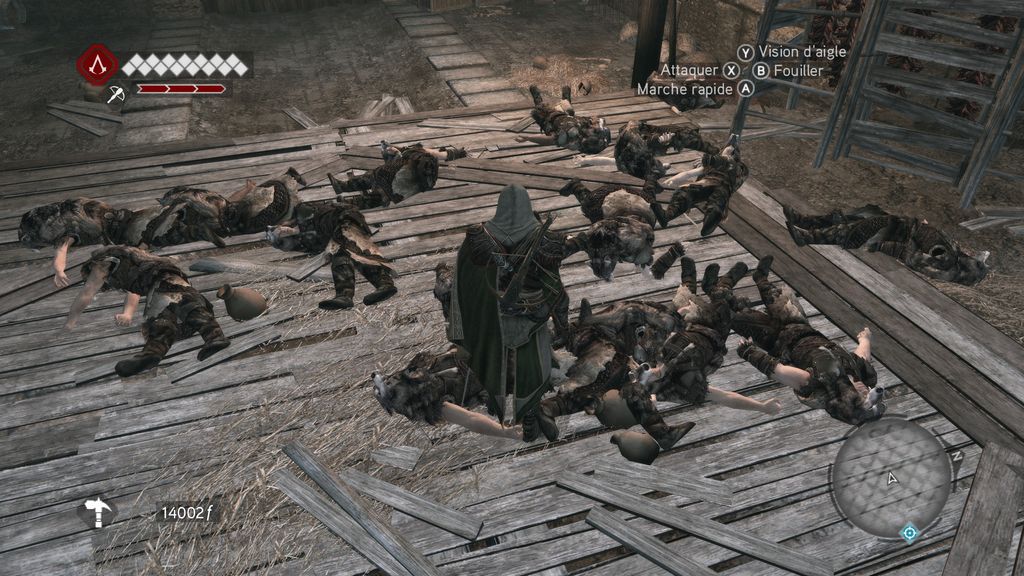
Task: Click the red Assassin insignia emblem
Action: point(97,65)
